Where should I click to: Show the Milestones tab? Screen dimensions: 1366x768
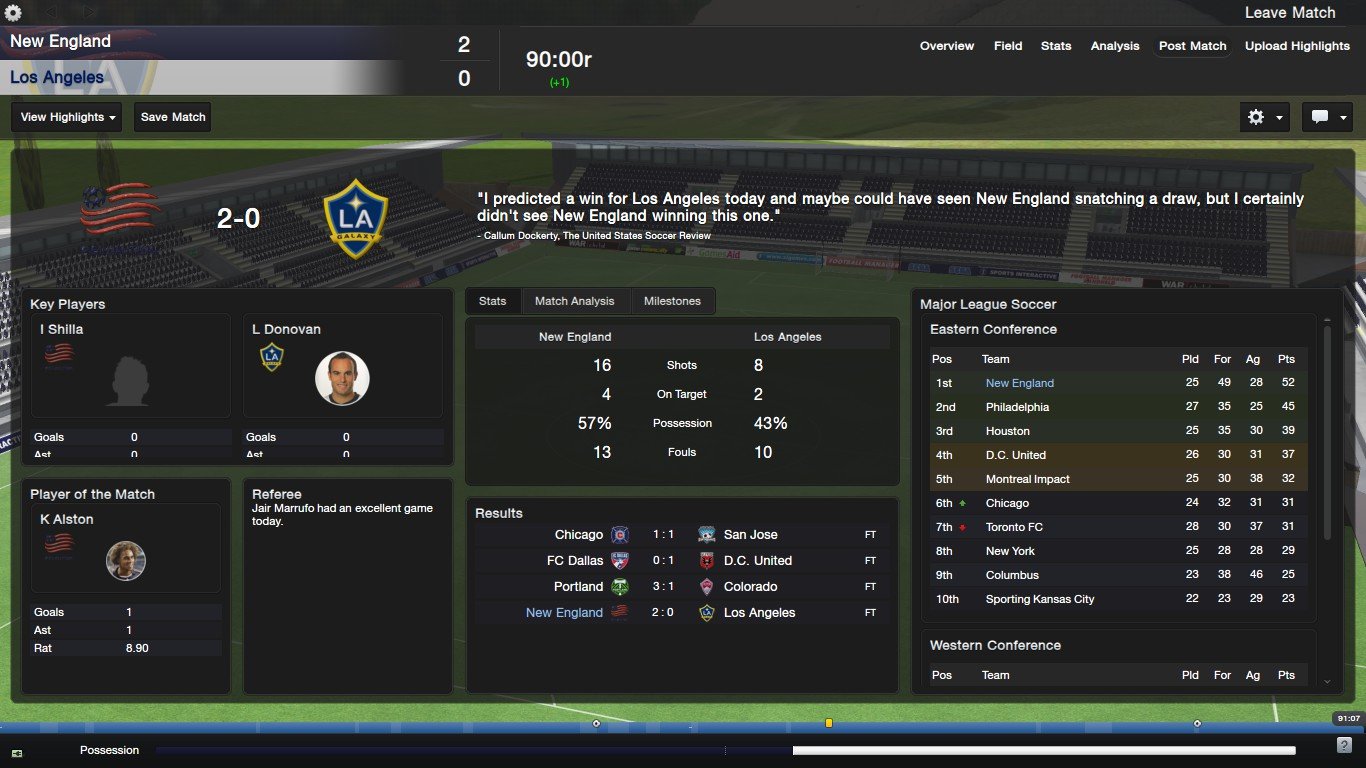[x=672, y=301]
